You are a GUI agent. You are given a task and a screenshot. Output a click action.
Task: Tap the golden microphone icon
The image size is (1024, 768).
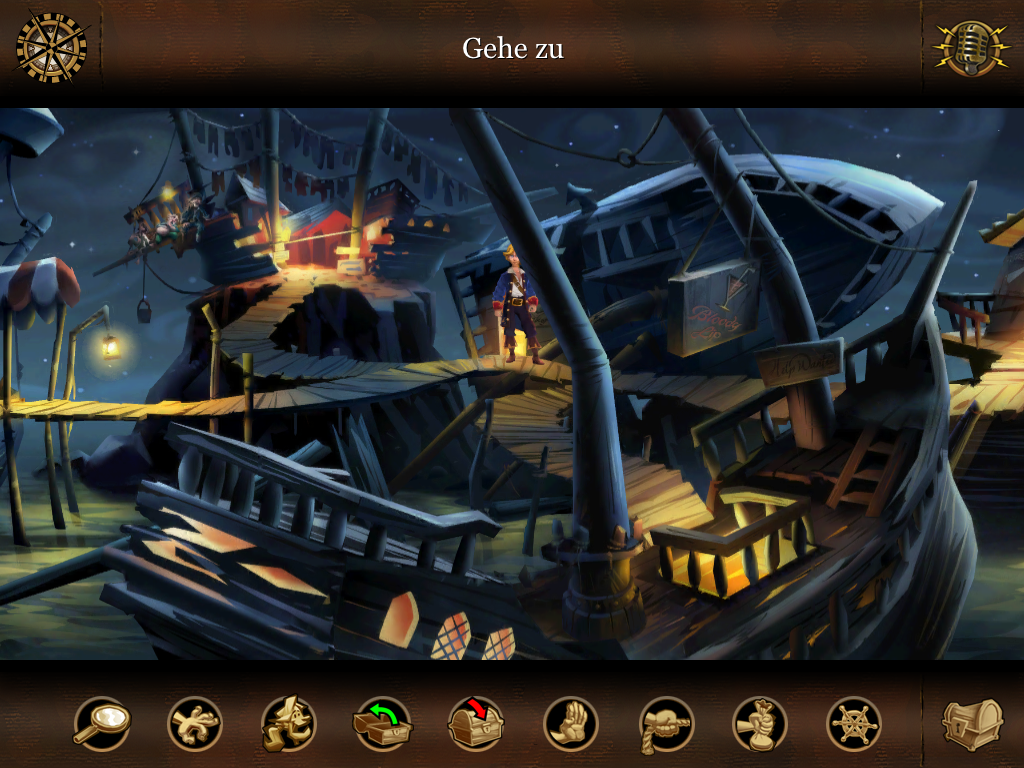[x=970, y=47]
